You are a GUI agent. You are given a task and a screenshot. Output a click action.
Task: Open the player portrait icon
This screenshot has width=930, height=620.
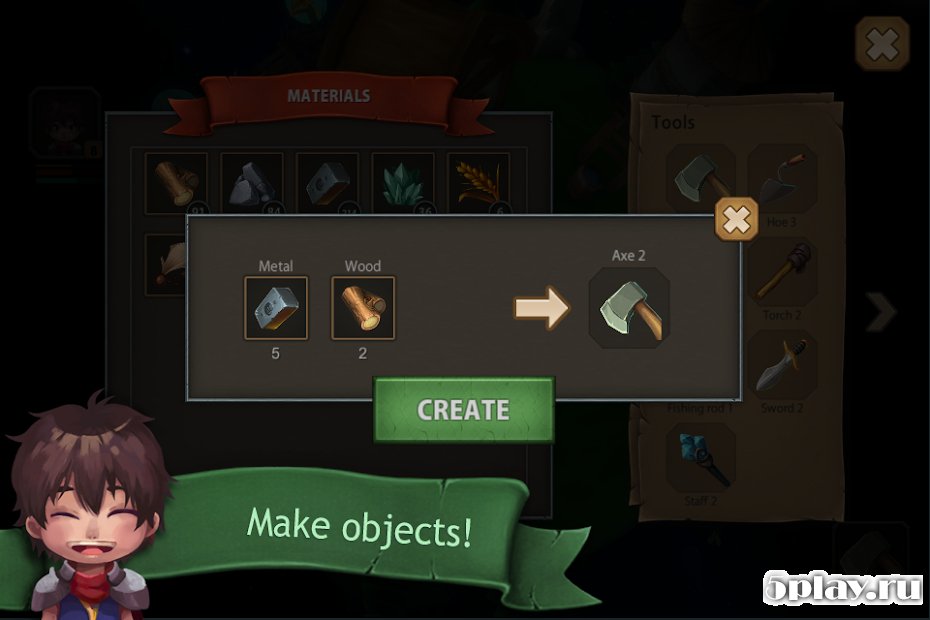[64, 122]
